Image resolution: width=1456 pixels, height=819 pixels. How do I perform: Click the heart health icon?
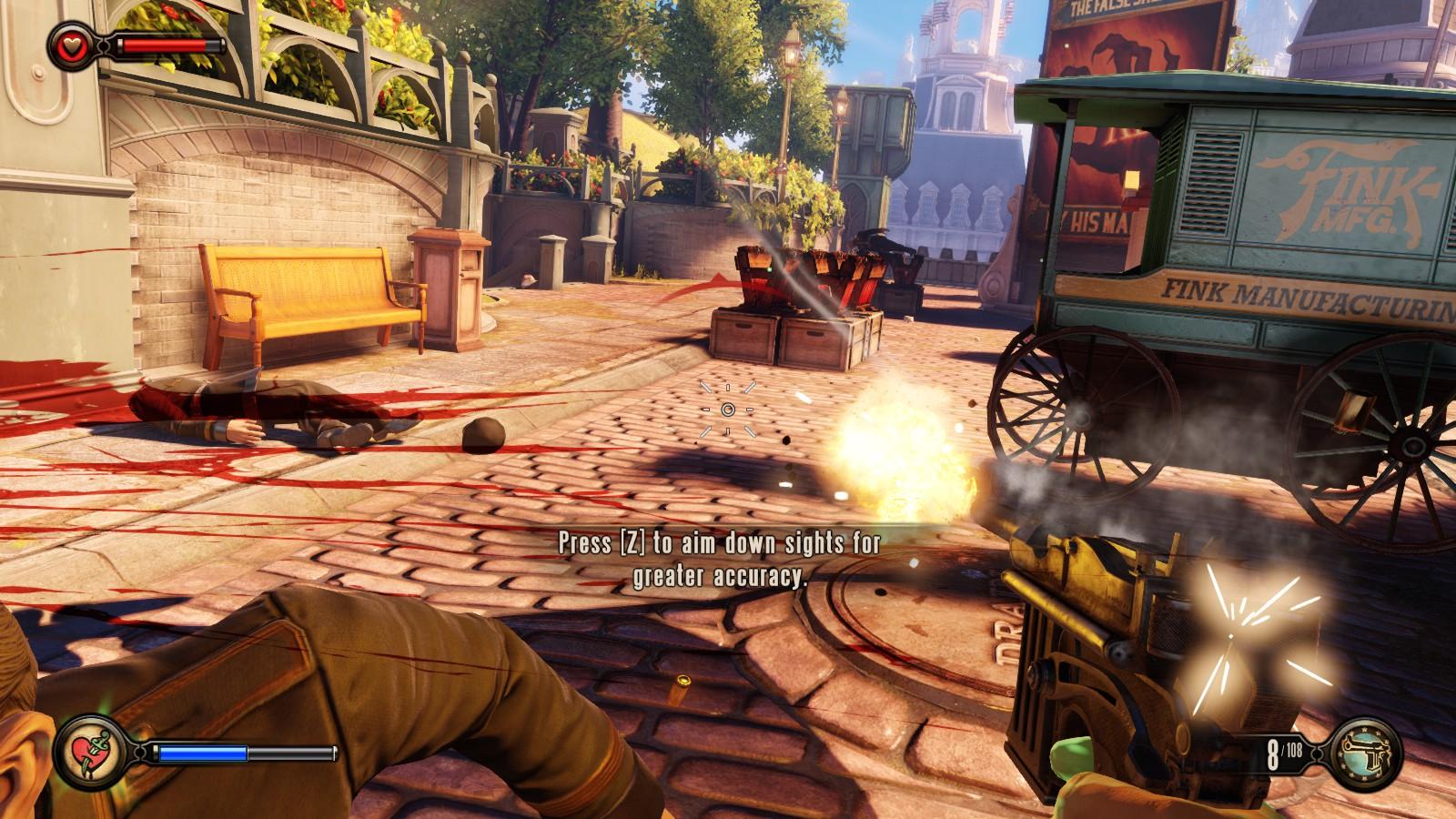[x=70, y=43]
